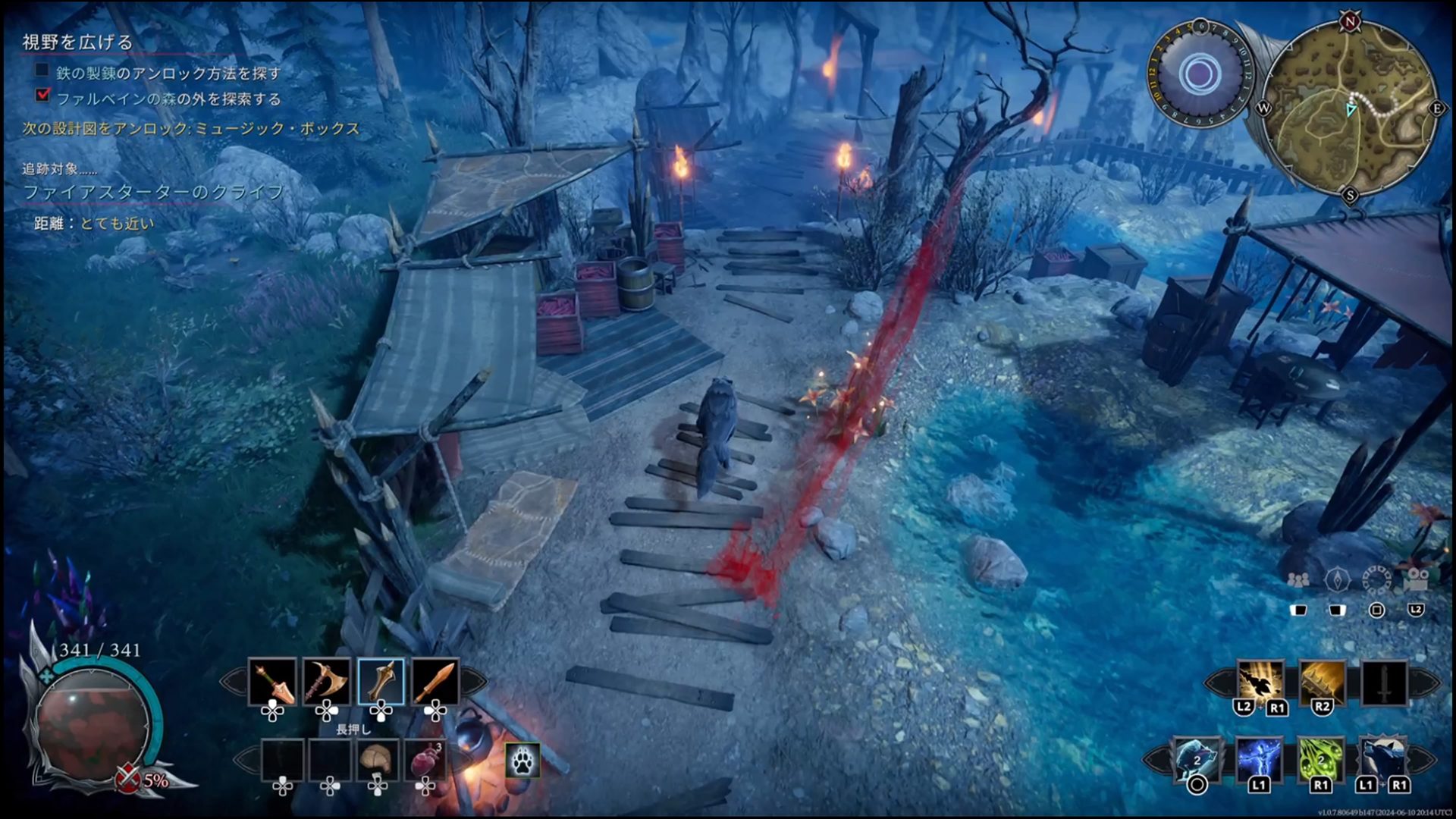Open the circular minimap
The height and width of the screenshot is (819, 1456).
[1352, 108]
